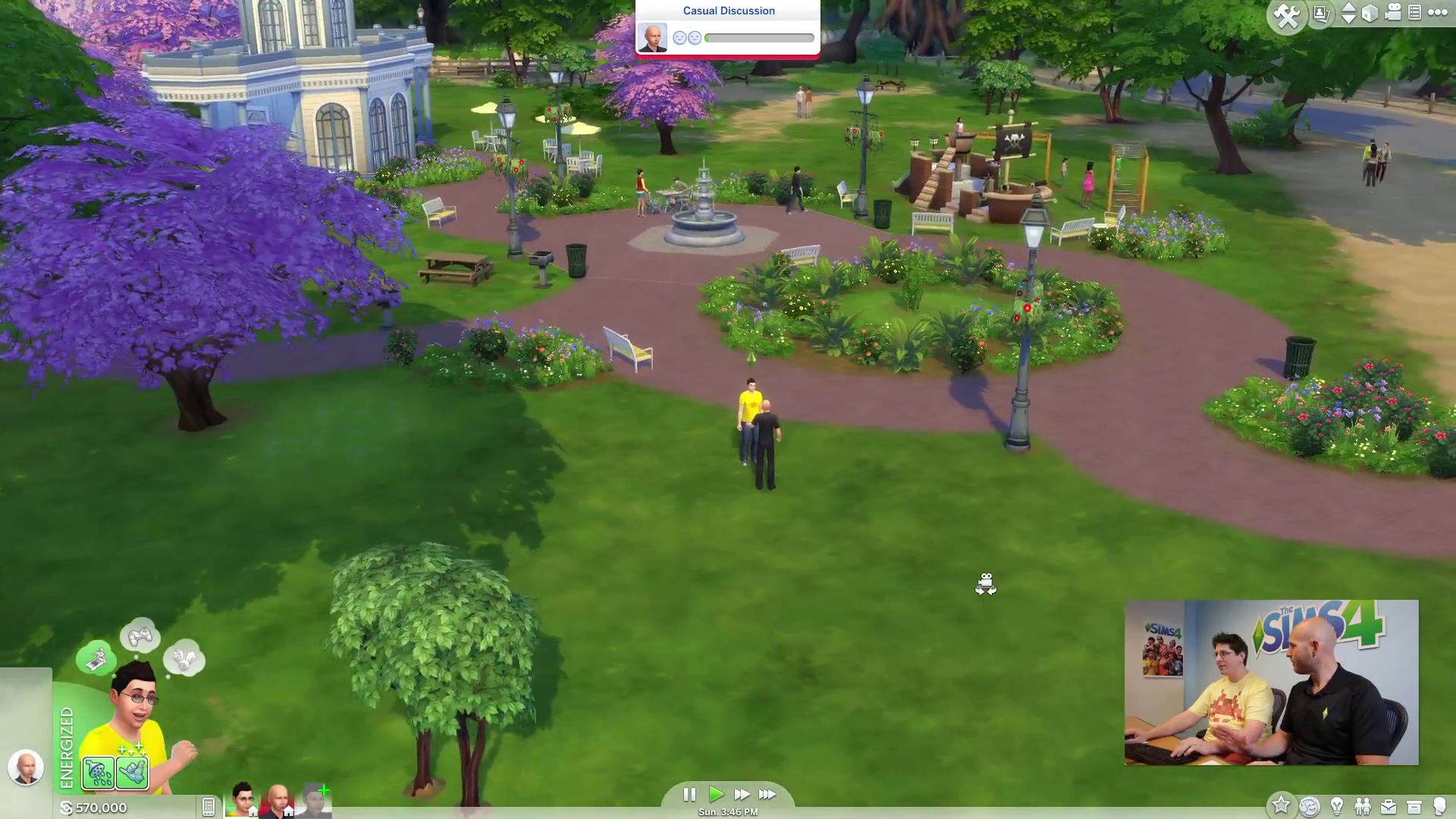
Task: Toggle the walls view cube icon
Action: pos(1370,14)
